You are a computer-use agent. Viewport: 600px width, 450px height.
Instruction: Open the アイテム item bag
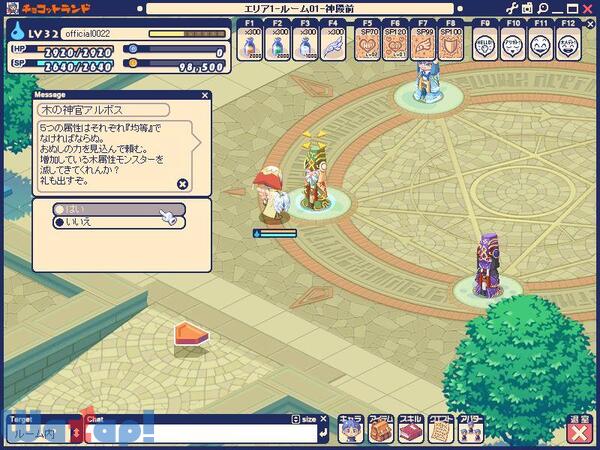[x=380, y=427]
